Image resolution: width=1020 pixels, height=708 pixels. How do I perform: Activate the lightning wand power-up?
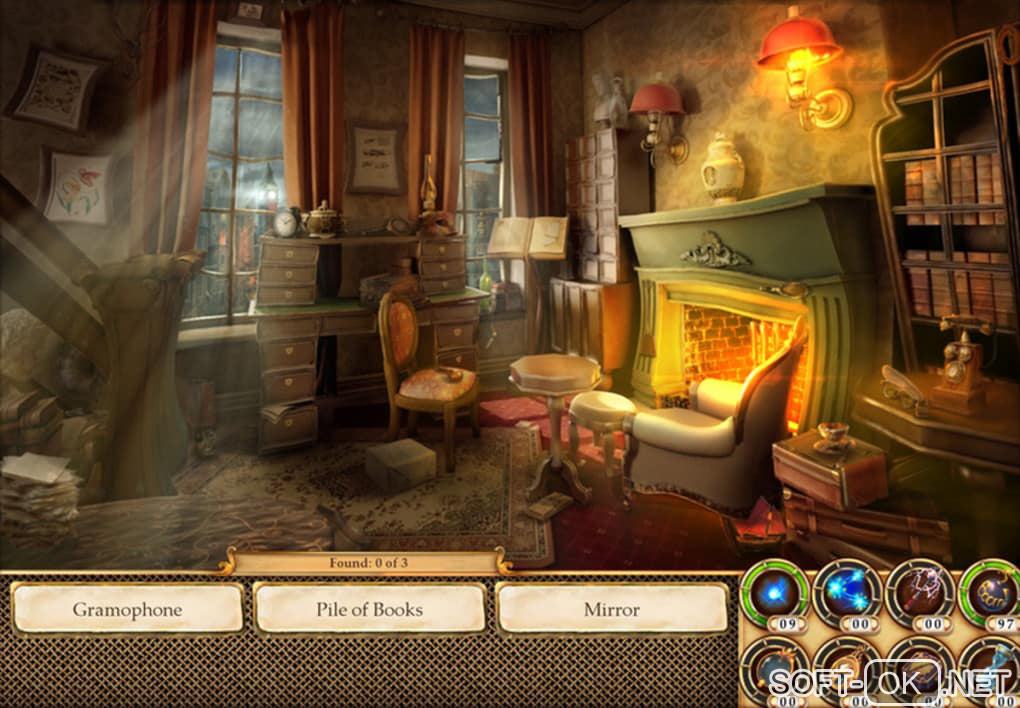pyautogui.click(x=920, y=593)
